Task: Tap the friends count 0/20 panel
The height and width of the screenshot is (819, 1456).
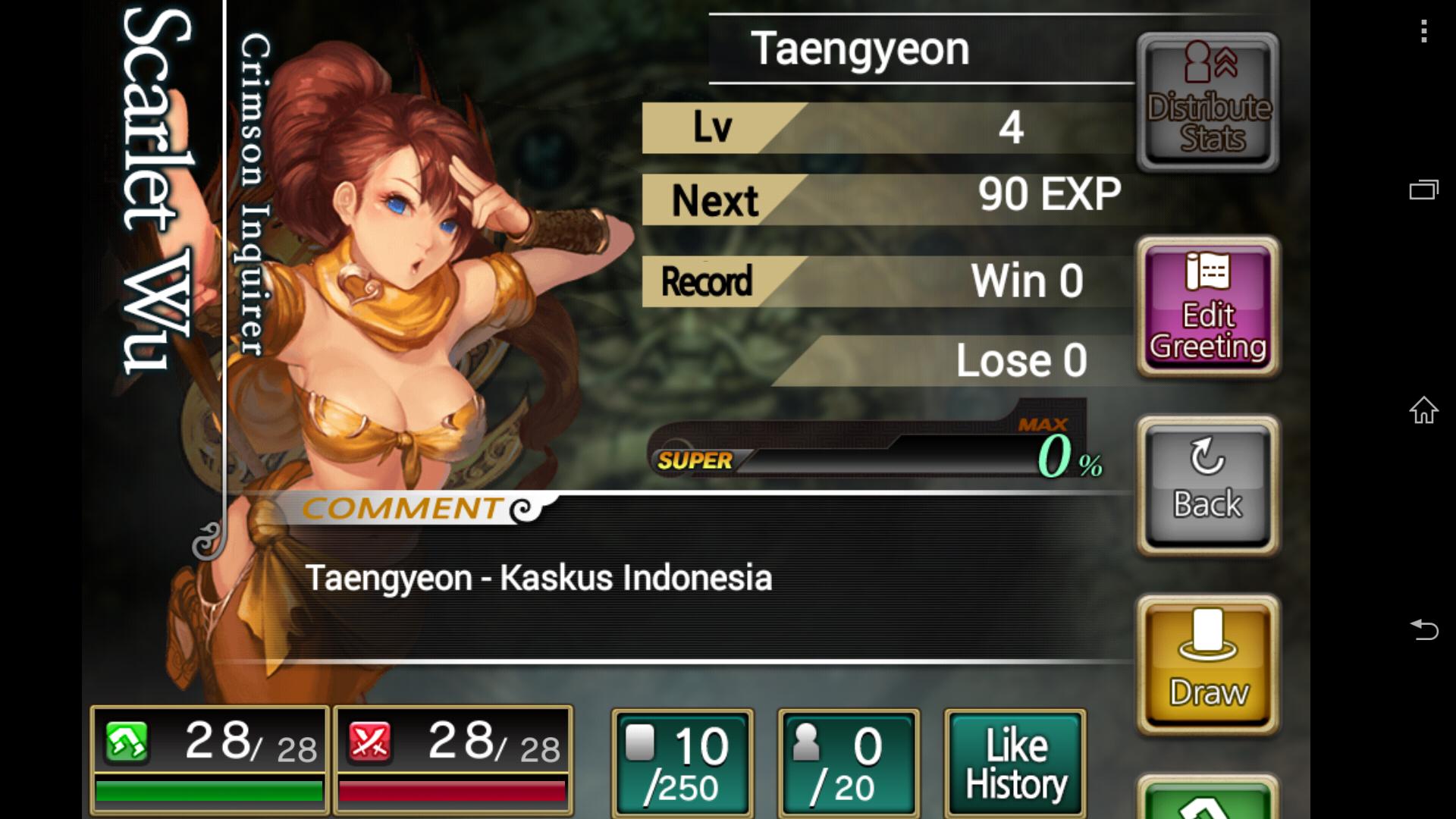Action: coord(849,763)
